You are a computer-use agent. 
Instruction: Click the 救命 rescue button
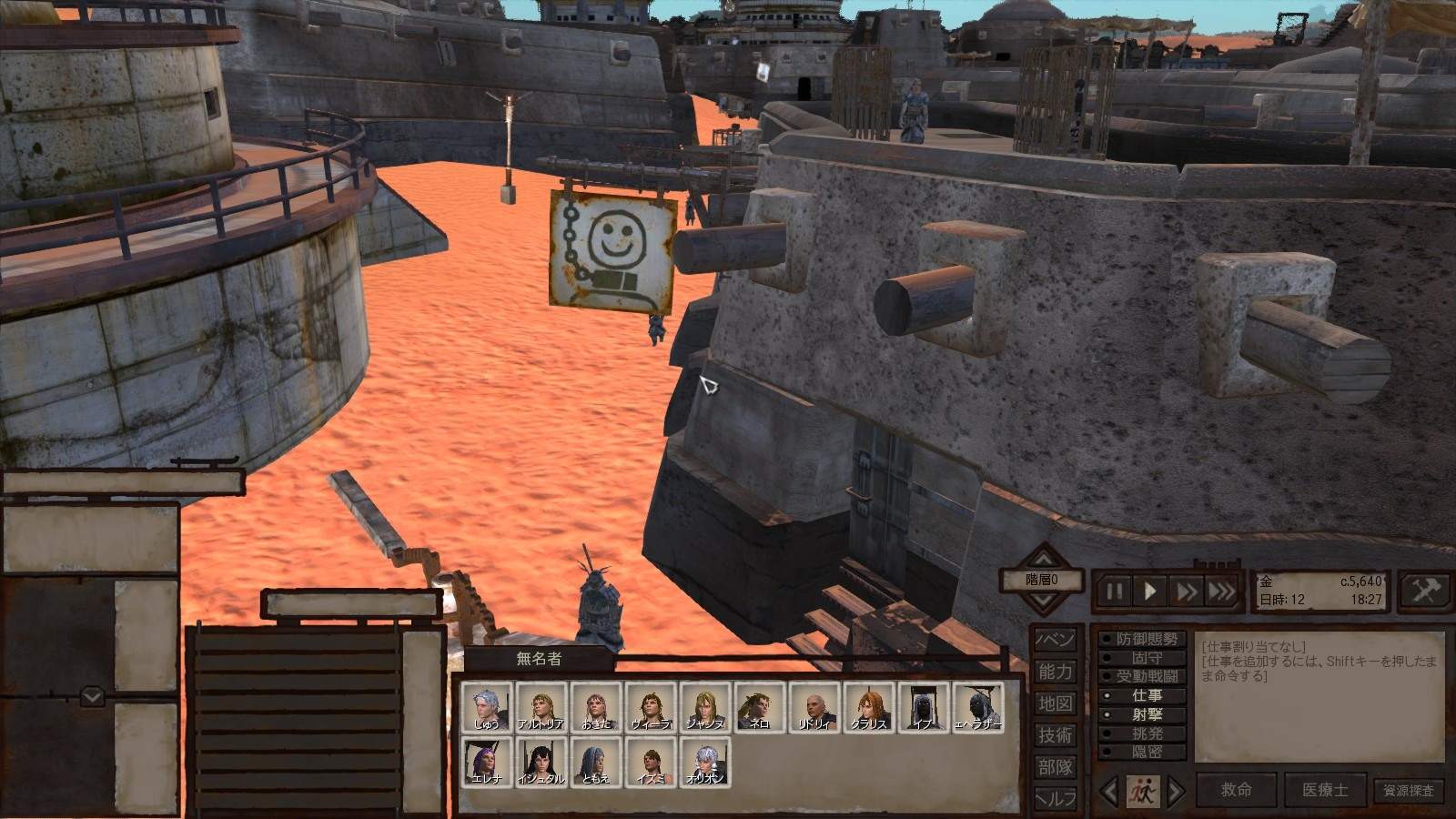click(x=1235, y=790)
